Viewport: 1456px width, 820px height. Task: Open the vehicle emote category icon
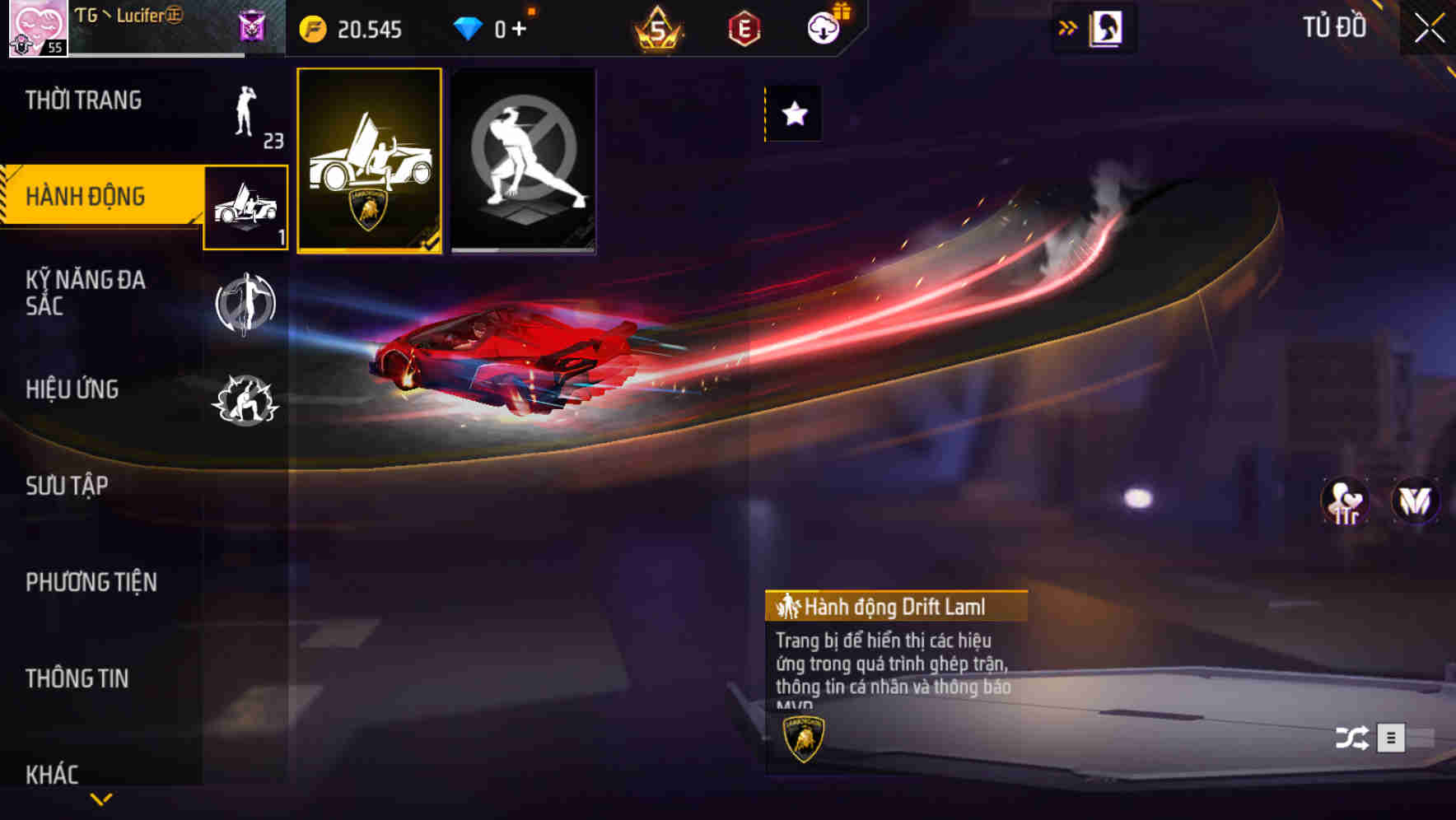(x=245, y=207)
